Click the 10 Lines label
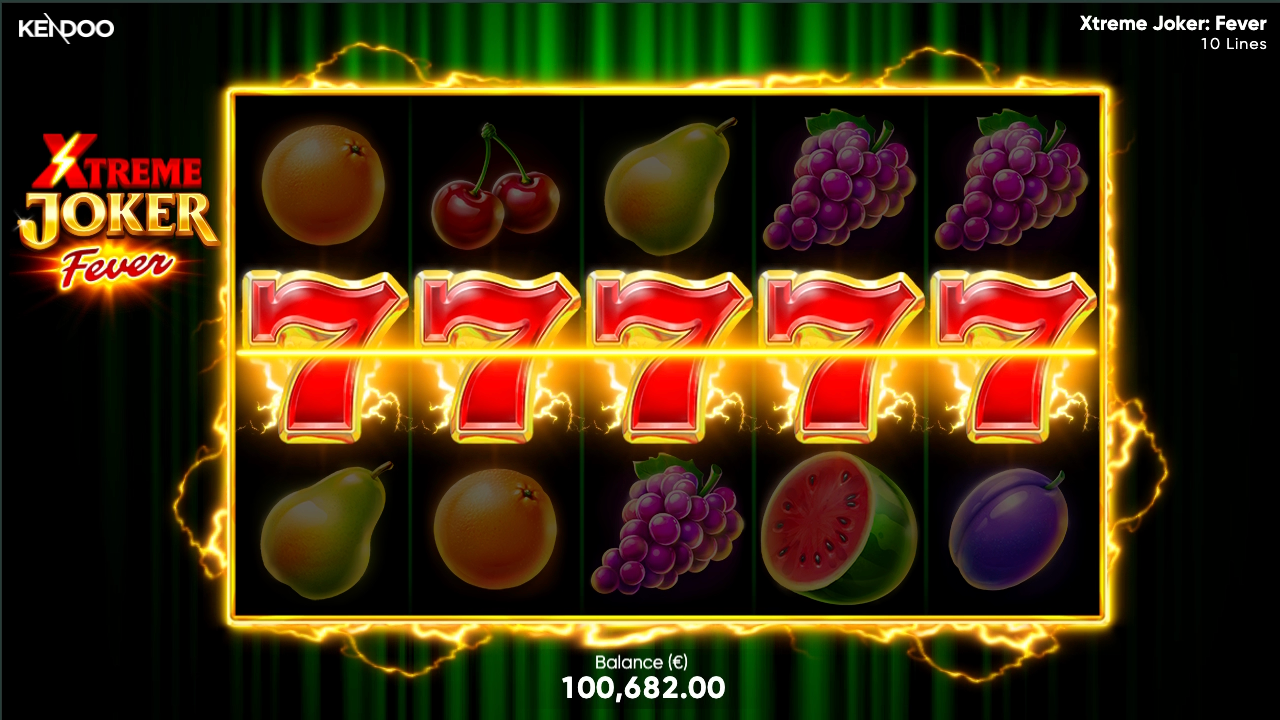This screenshot has height=720, width=1280. pyautogui.click(x=1232, y=44)
